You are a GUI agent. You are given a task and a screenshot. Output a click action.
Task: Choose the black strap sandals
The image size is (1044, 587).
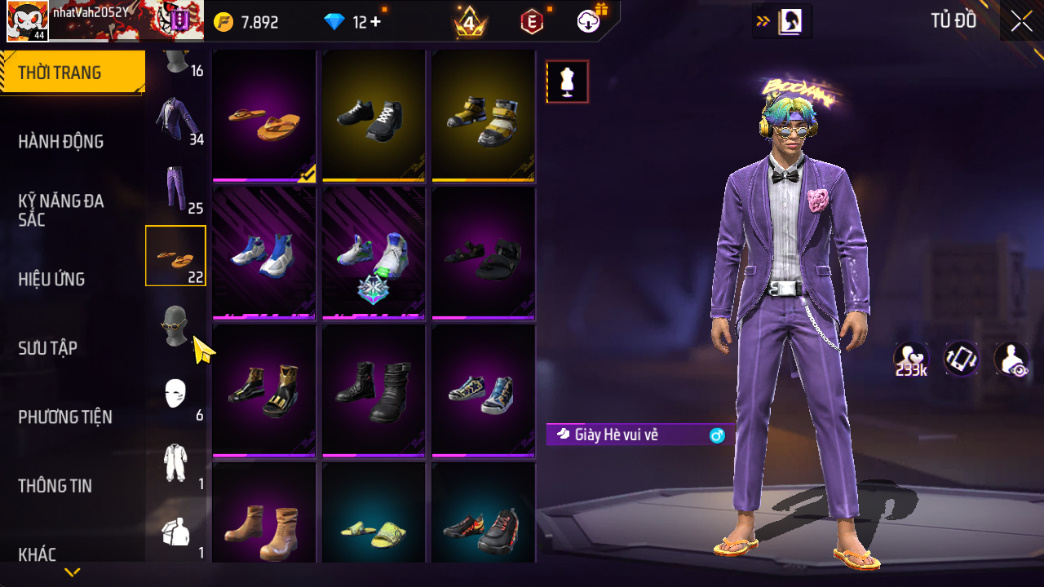point(483,253)
